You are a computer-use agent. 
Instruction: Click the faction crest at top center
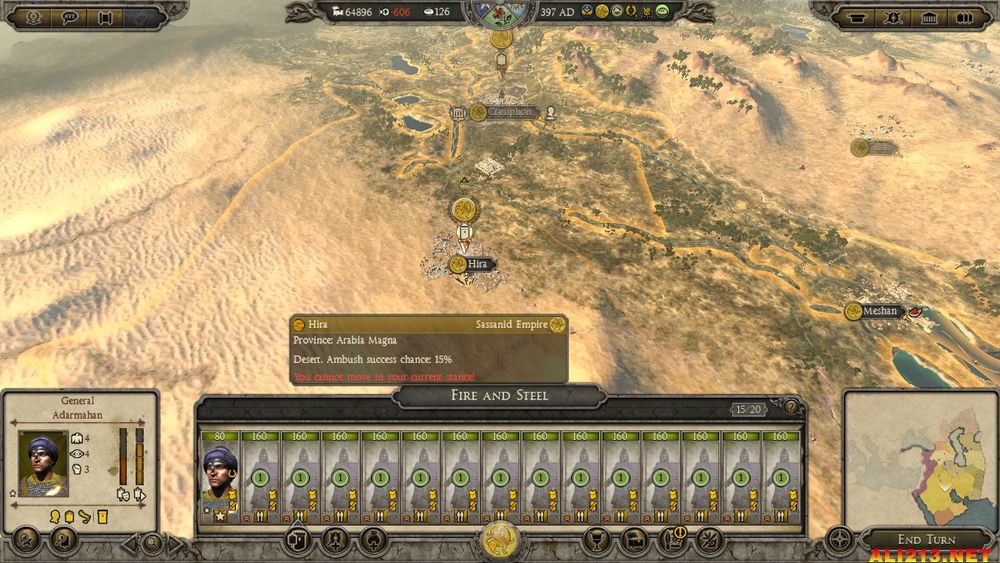coord(500,14)
